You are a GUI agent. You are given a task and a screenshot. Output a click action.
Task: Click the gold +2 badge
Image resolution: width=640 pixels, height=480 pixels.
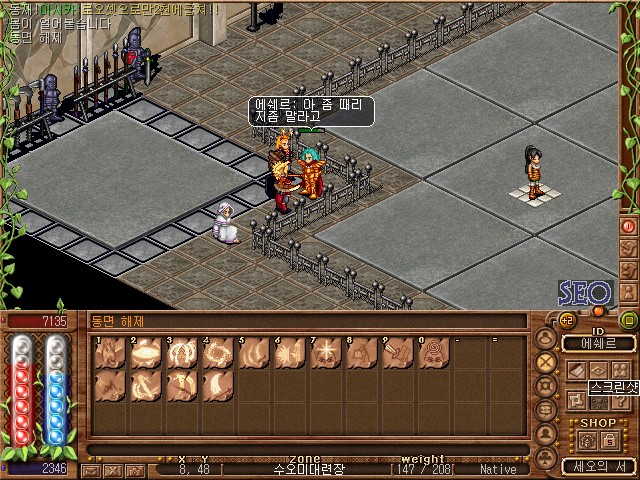(565, 320)
